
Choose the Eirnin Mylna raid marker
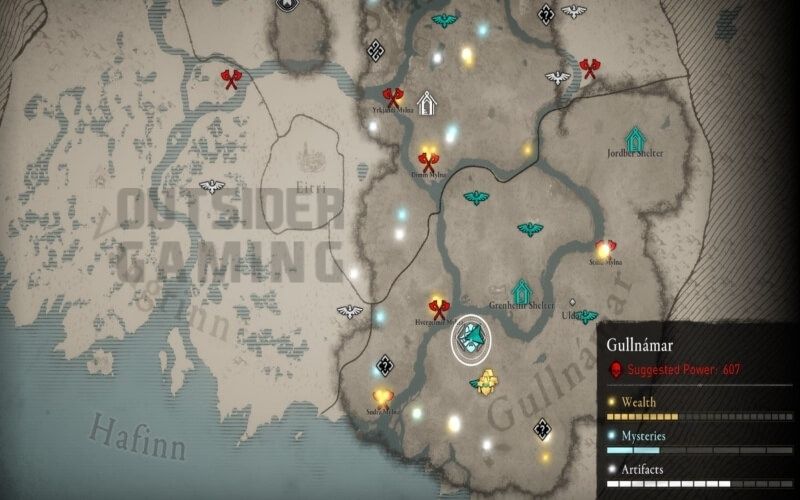click(x=429, y=160)
